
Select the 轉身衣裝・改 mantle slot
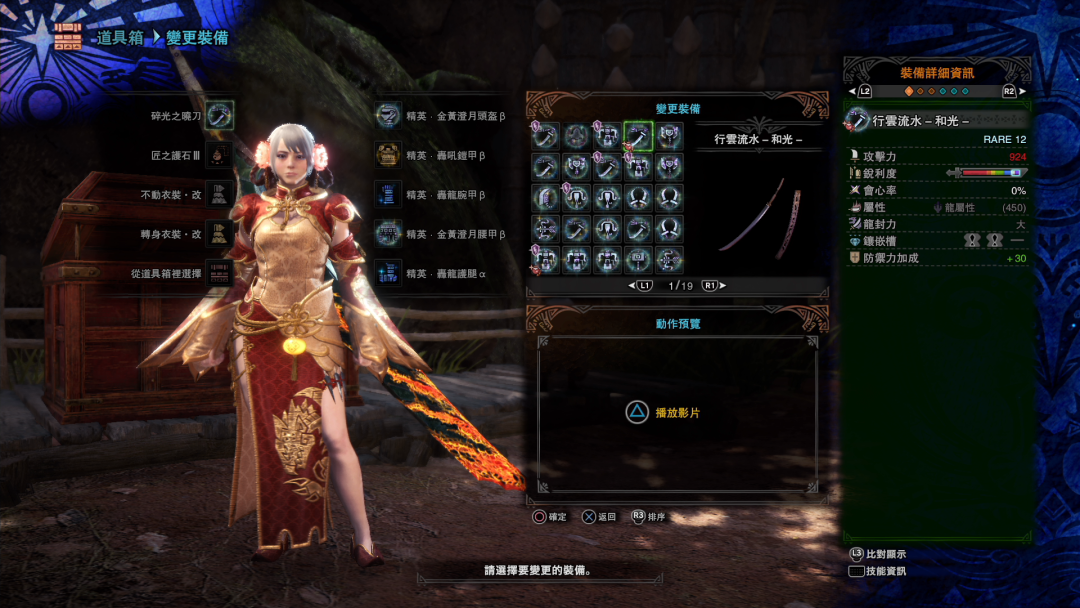click(x=219, y=234)
